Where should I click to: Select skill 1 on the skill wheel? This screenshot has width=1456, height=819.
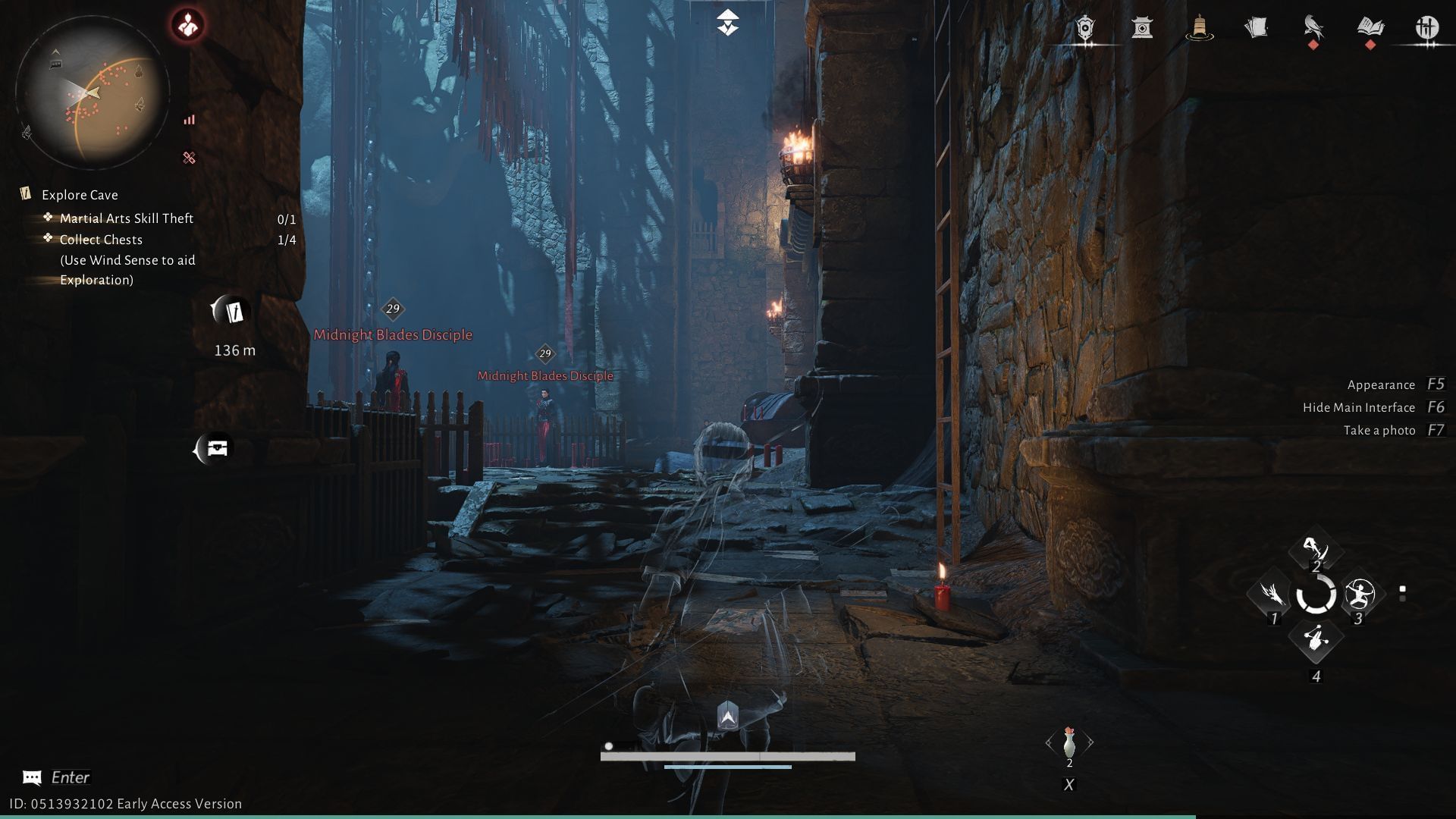click(x=1273, y=595)
